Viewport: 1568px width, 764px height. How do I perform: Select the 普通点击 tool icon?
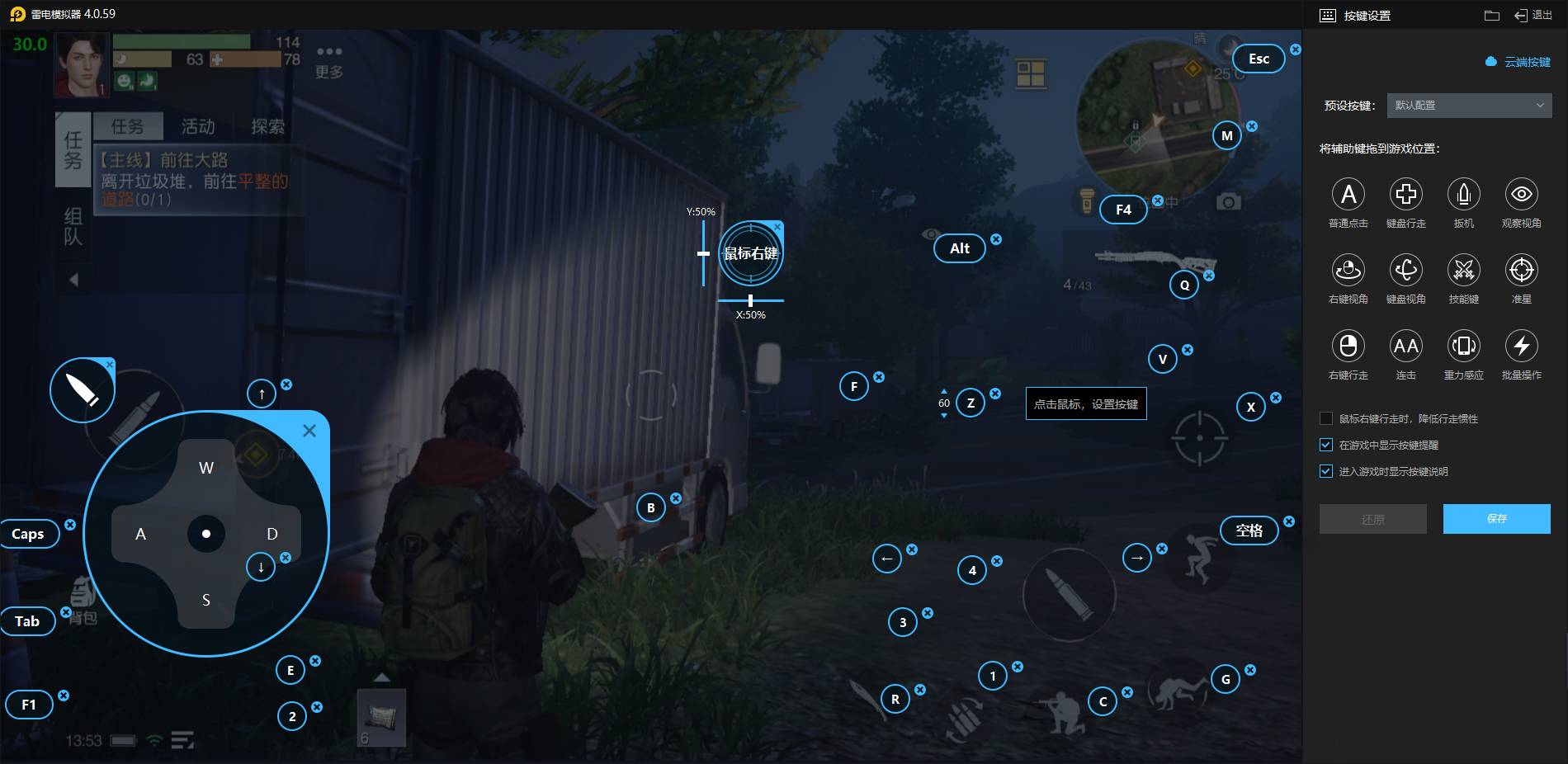[x=1348, y=195]
